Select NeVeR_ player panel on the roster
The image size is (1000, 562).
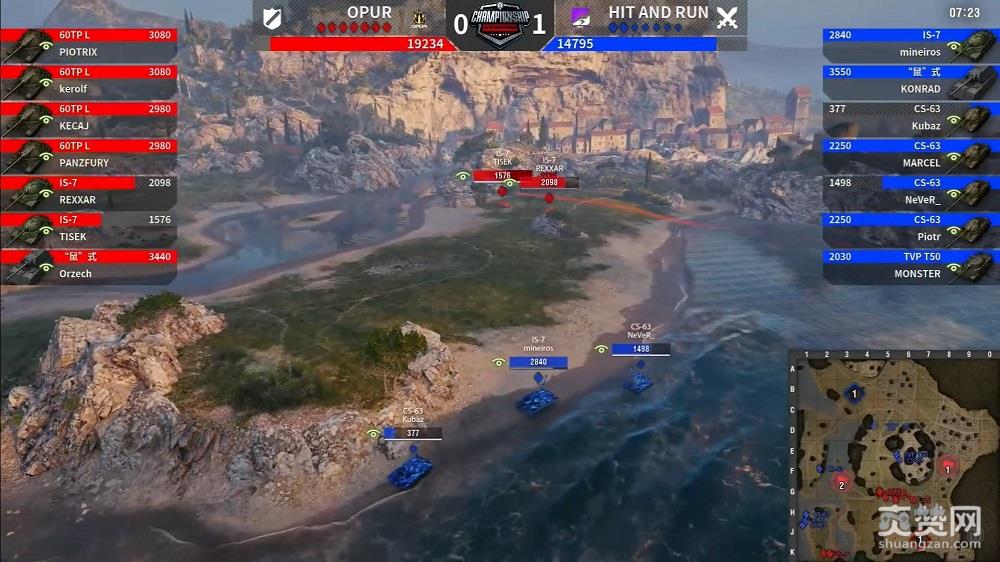pos(908,192)
